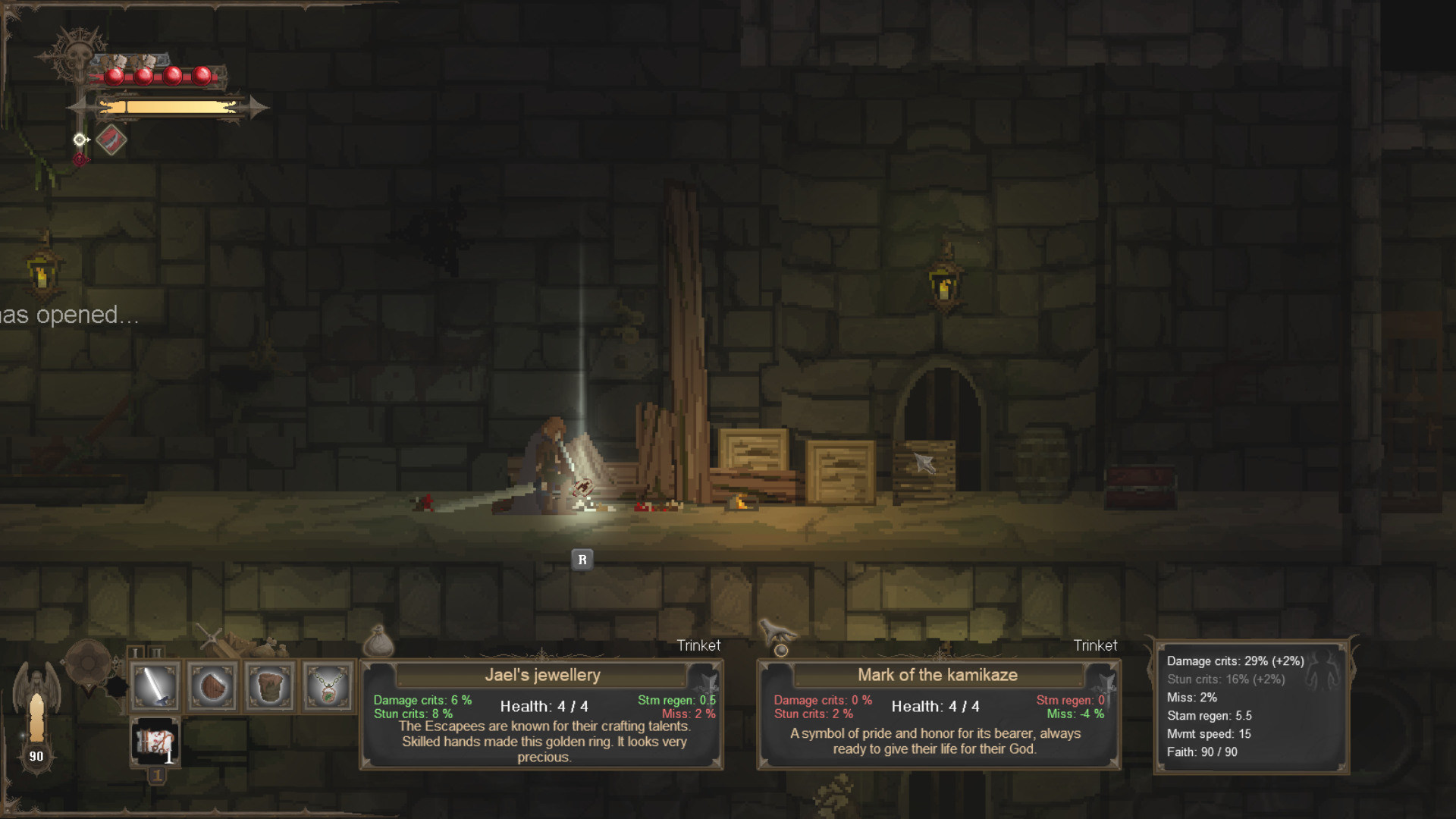Choose the Mark of the kamikaze panel
Image resolution: width=1456 pixels, height=819 pixels.
point(939,714)
